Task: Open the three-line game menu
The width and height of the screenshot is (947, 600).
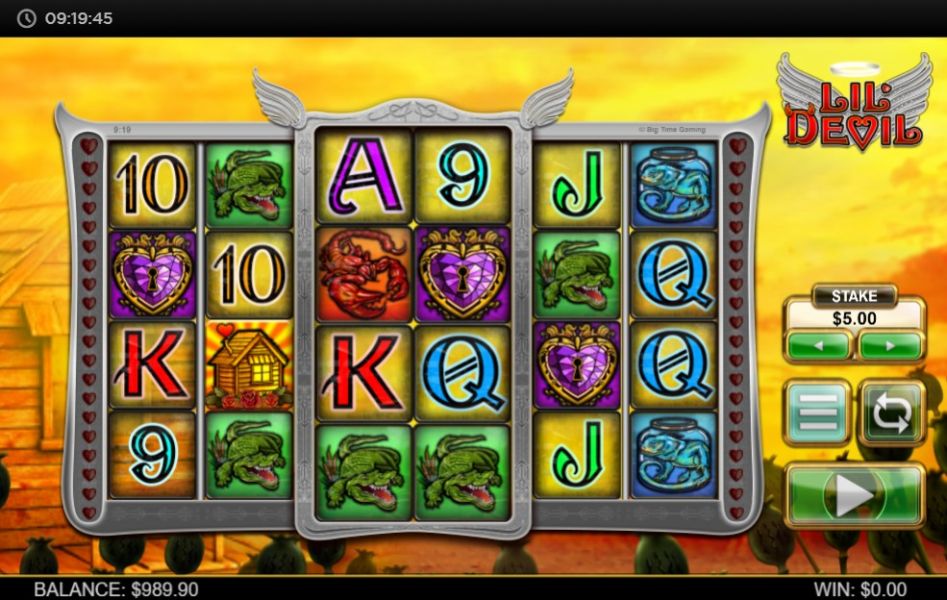Action: (x=817, y=413)
